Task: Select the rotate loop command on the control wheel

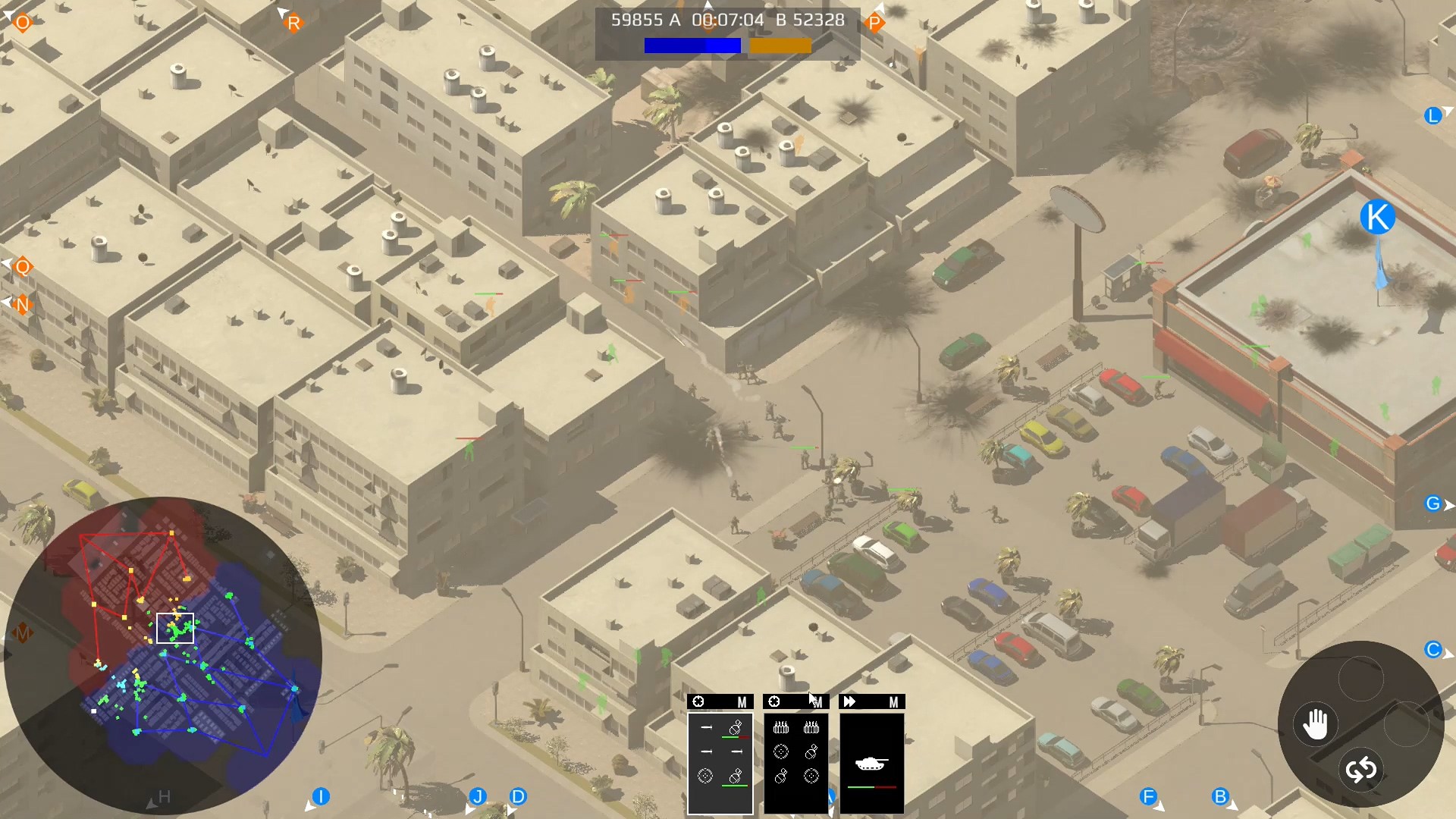Action: (1361, 769)
